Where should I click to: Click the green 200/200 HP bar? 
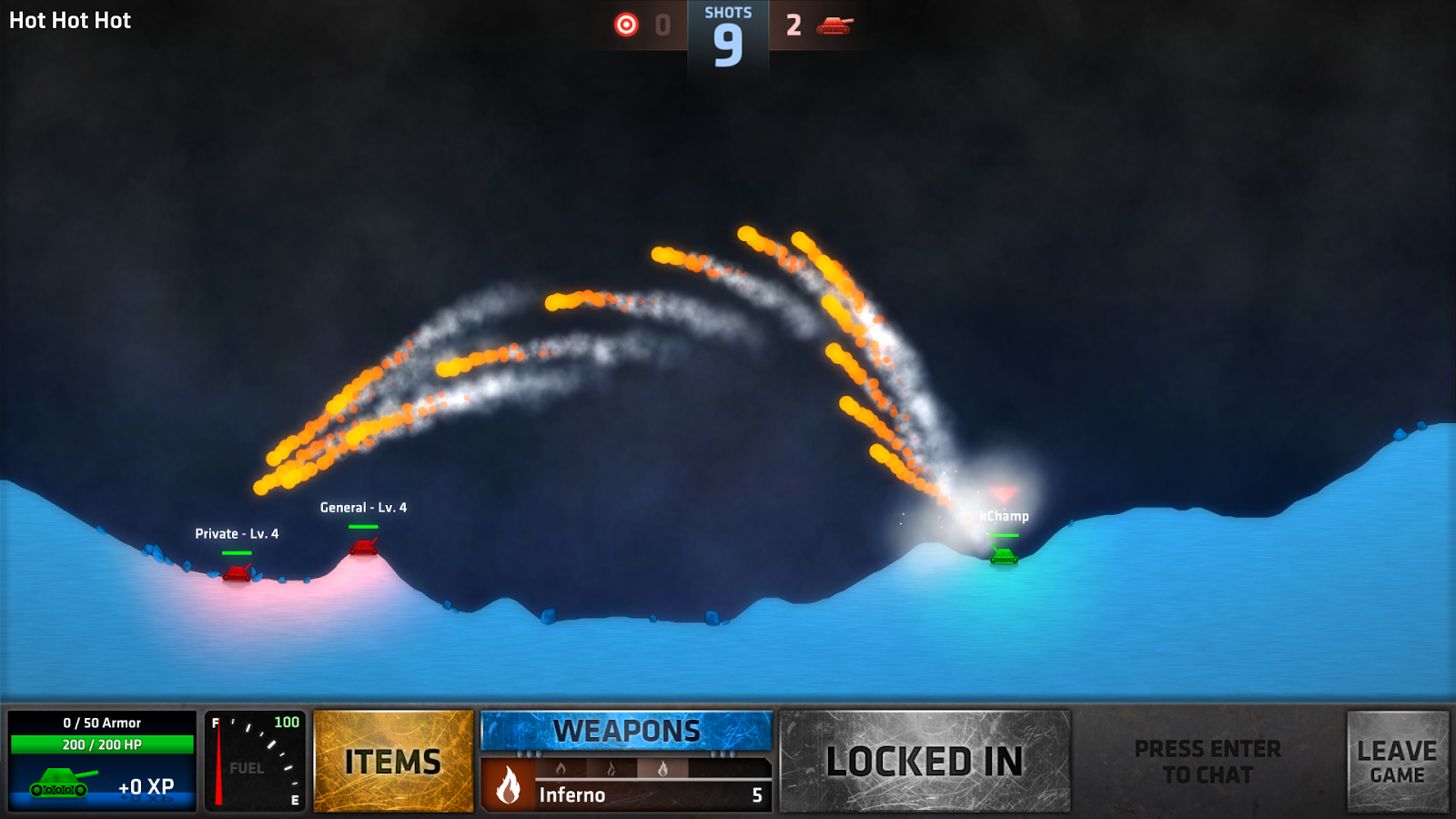point(101,743)
